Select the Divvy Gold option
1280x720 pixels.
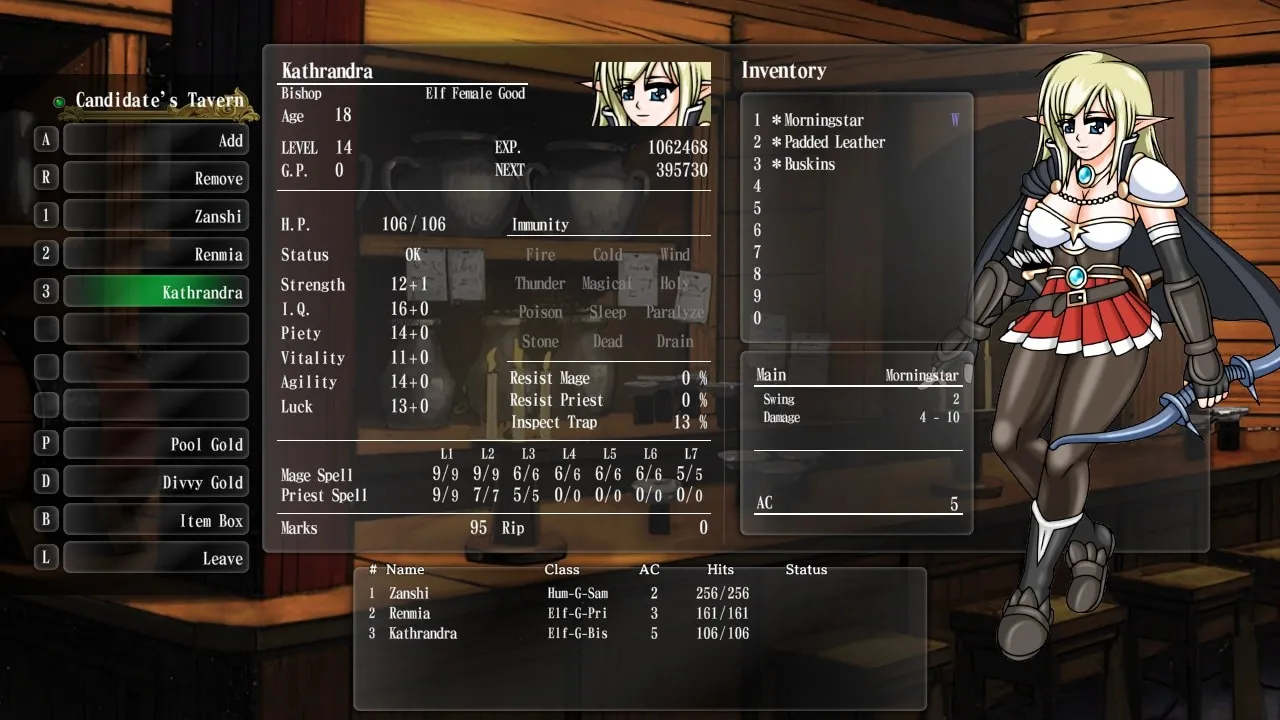pyautogui.click(x=156, y=482)
